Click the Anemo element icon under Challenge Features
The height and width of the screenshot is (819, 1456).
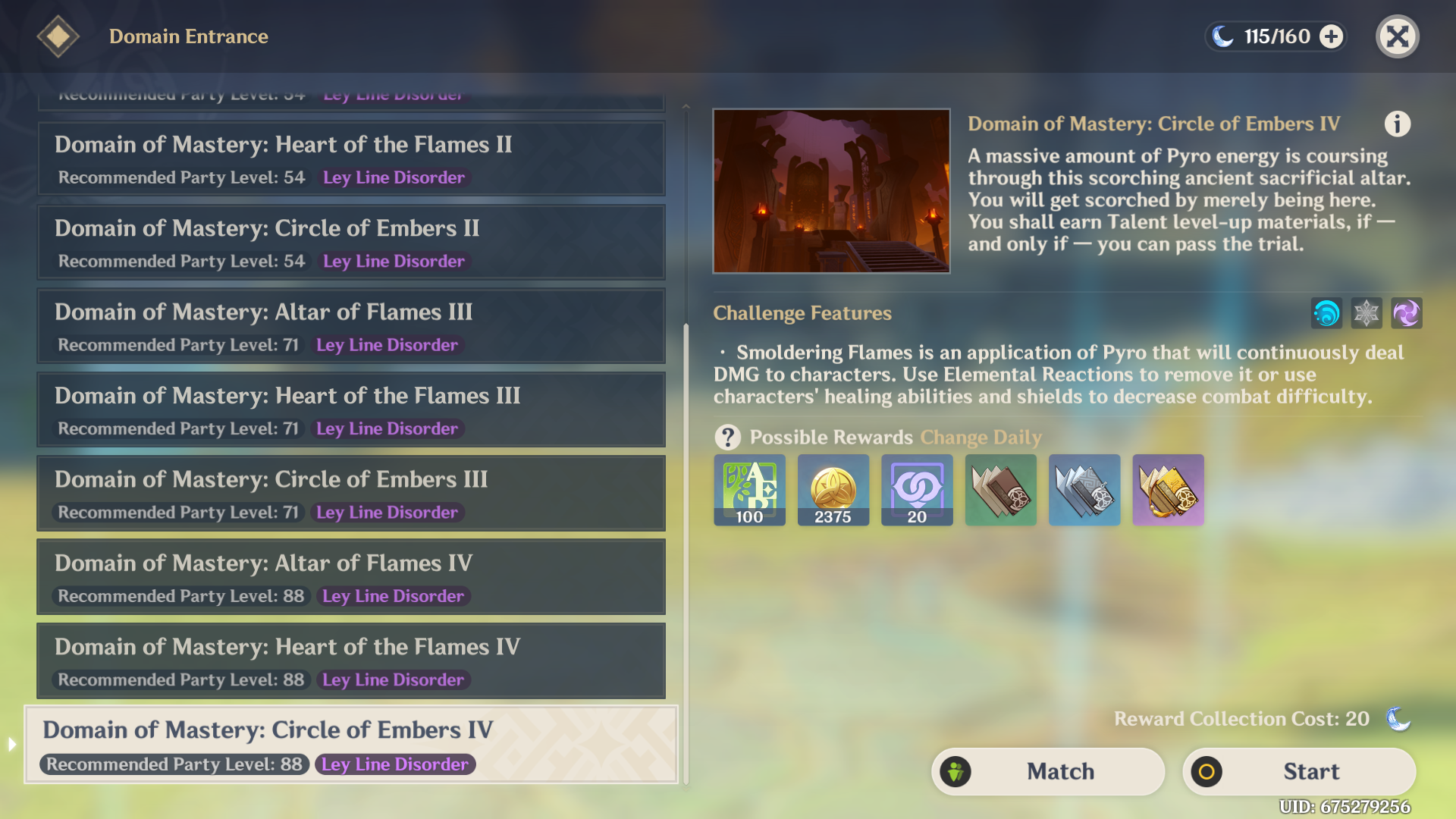click(x=1326, y=313)
